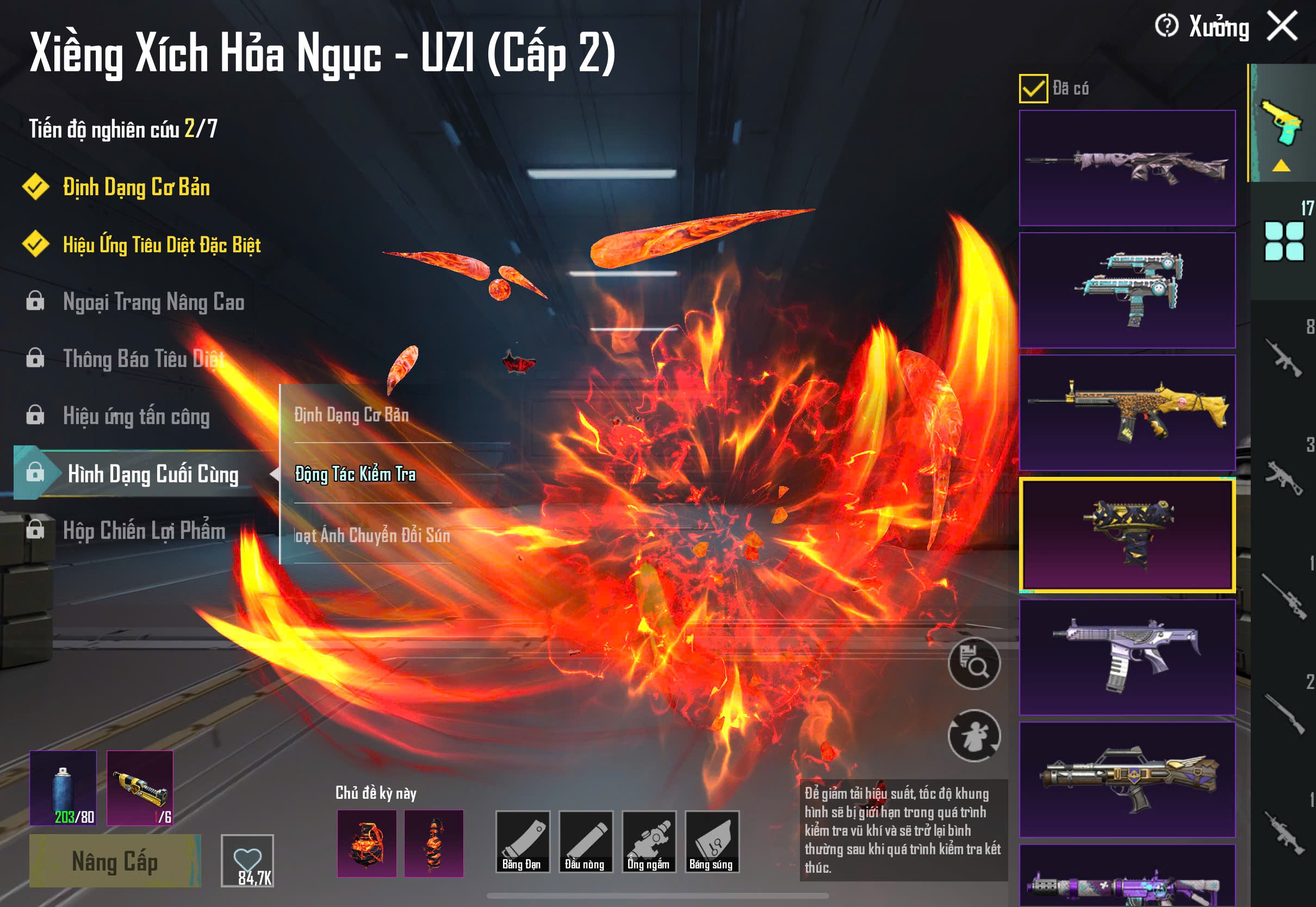Select the Ống ngắm scope attachment slot
This screenshot has width=1316, height=907.
pos(648,842)
